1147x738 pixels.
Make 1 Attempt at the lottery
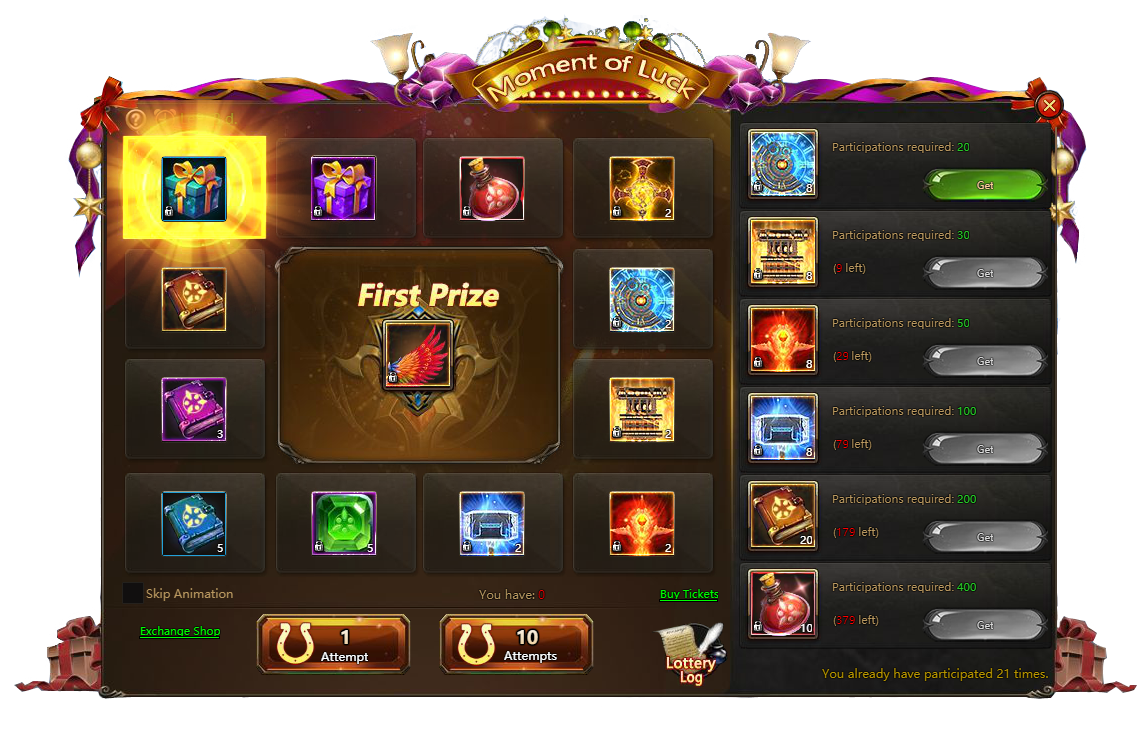click(333, 645)
